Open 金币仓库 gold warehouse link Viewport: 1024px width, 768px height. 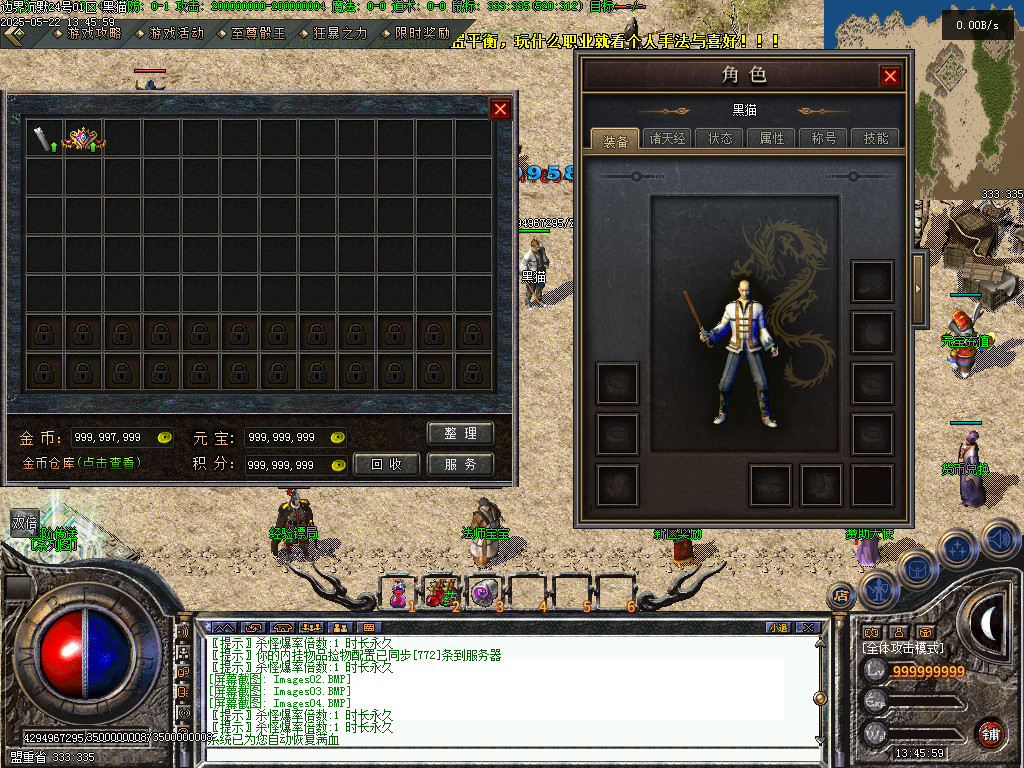(x=81, y=464)
